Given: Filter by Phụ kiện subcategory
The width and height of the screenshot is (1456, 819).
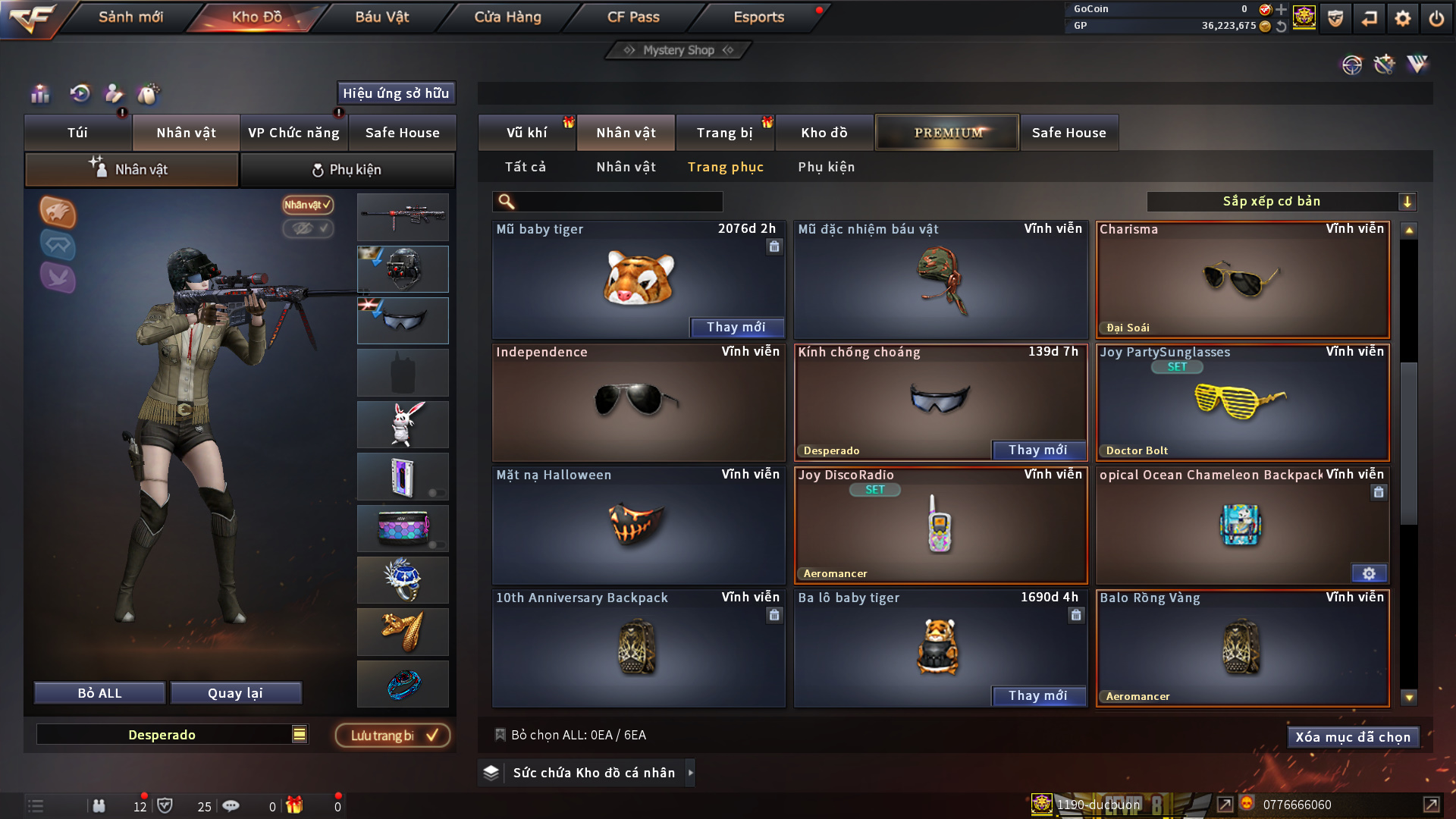Looking at the screenshot, I should (x=826, y=167).
